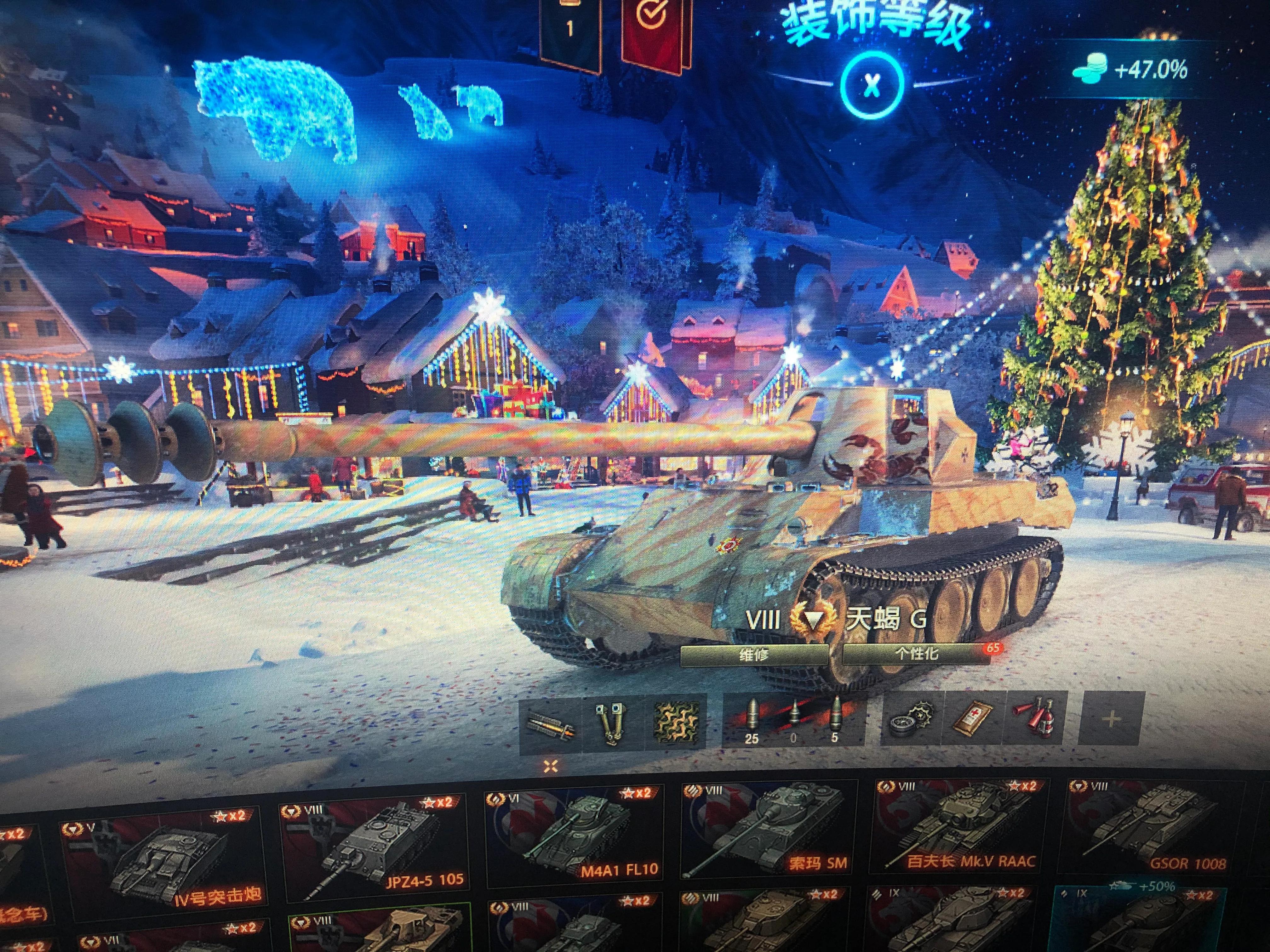Viewport: 1270px width, 952px height.
Task: Select the binocular telescope equipment slot
Action: 612,724
